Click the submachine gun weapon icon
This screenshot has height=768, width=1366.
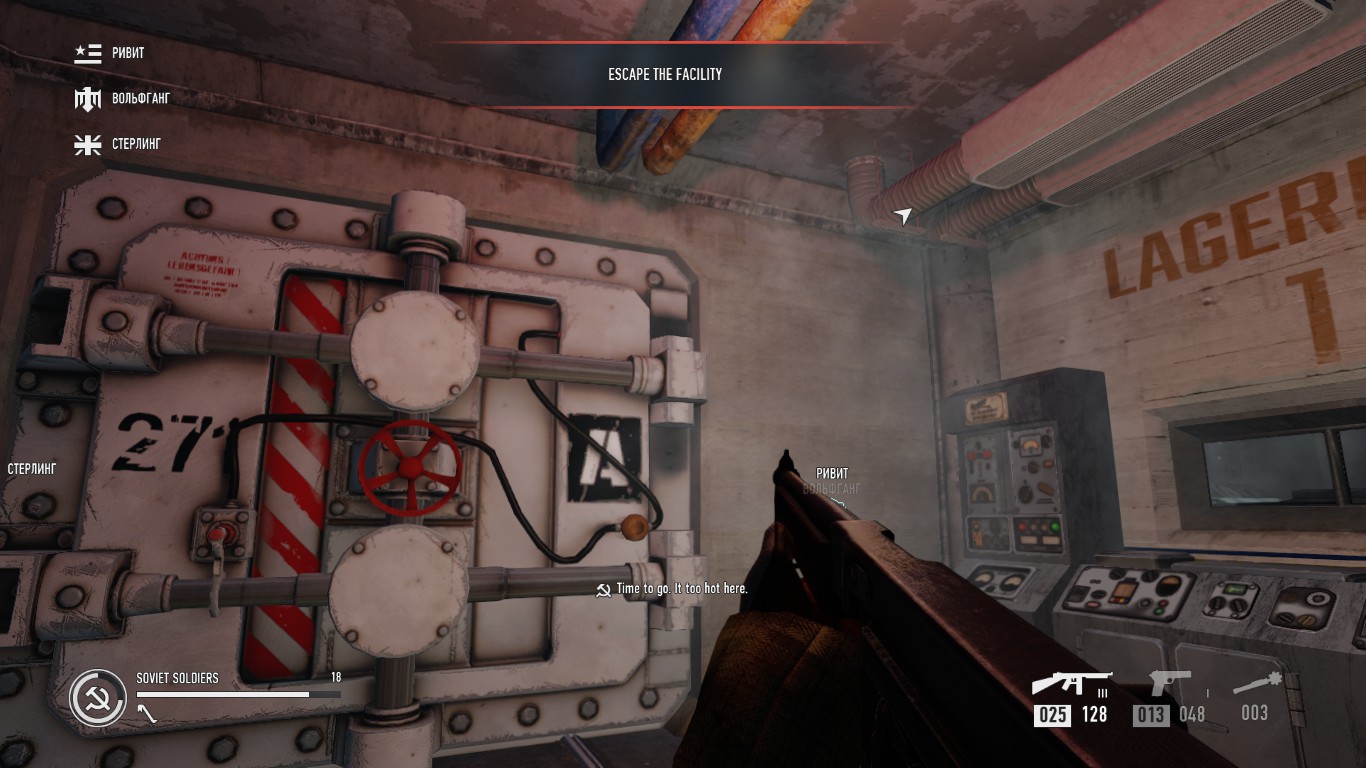pyautogui.click(x=1071, y=682)
